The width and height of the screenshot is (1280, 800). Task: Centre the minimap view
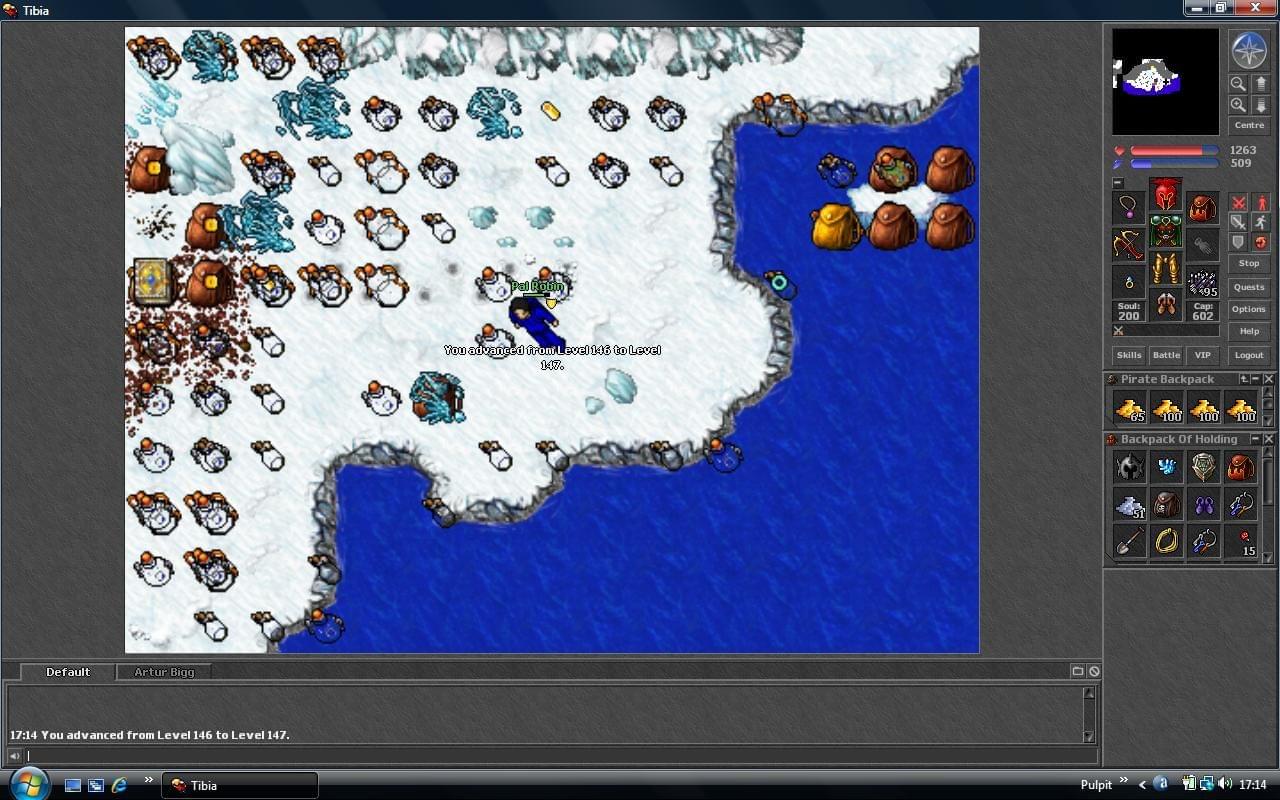tap(1249, 125)
